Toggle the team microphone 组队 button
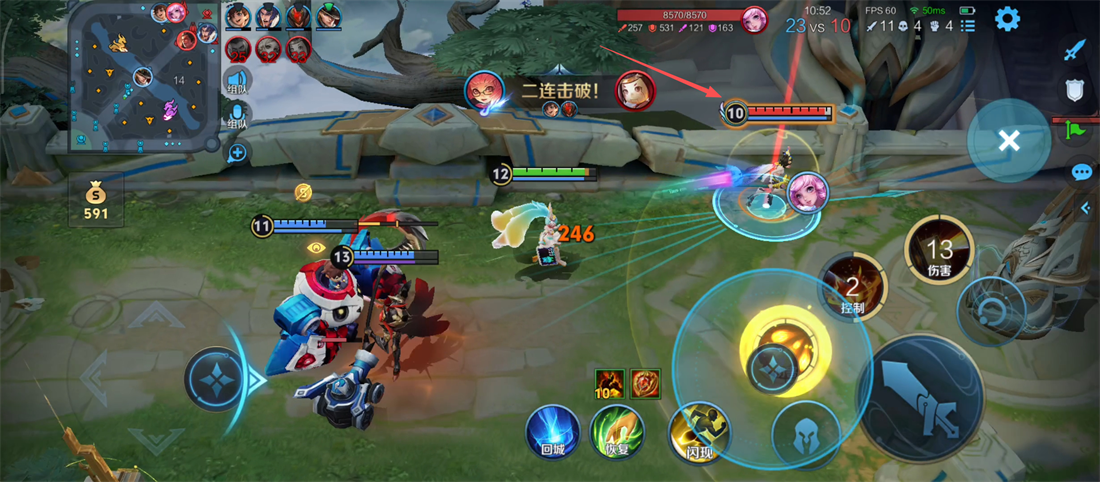Viewport: 1100px width, 482px height. pyautogui.click(x=237, y=118)
